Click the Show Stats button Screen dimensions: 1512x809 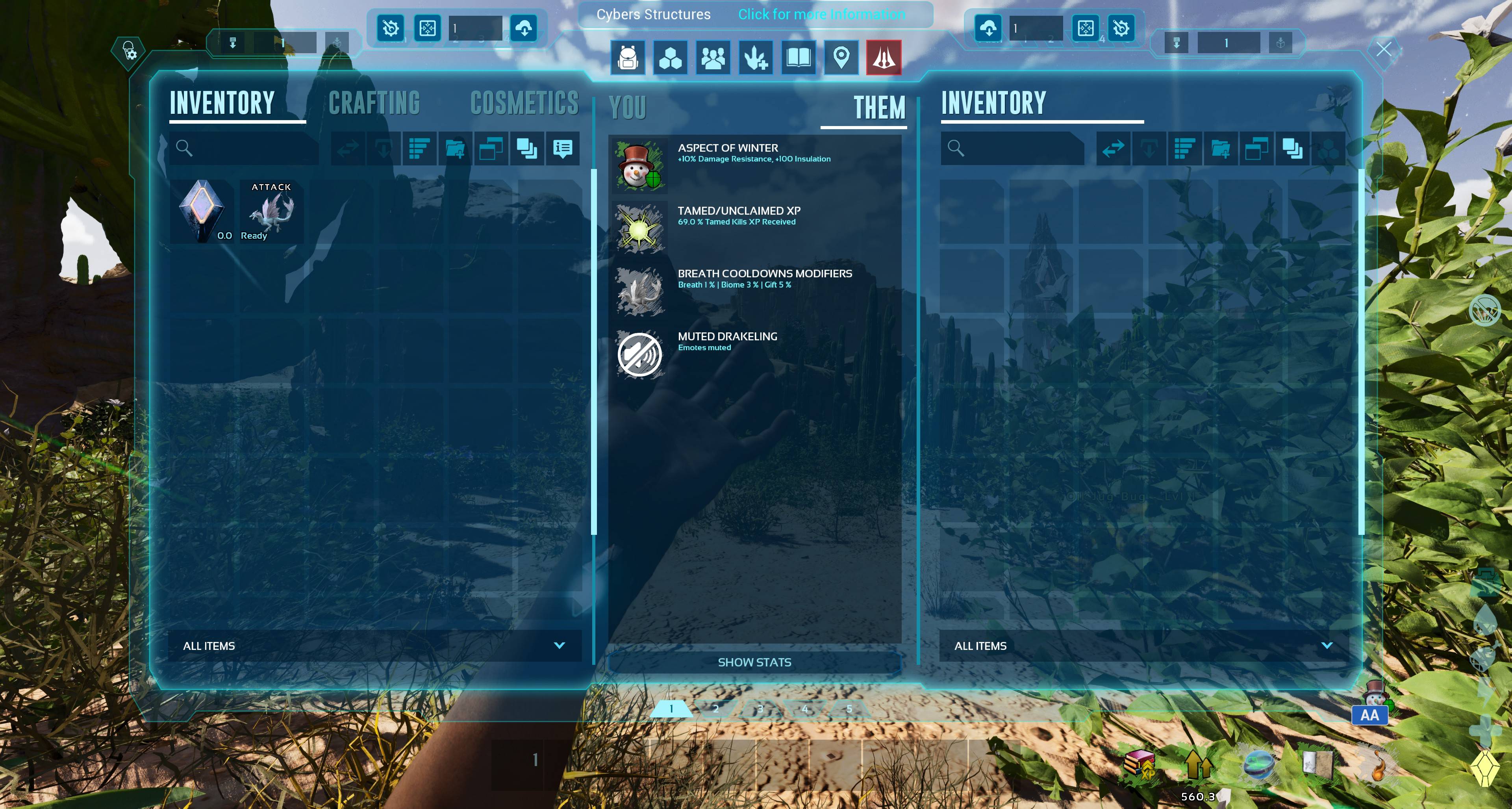pyautogui.click(x=754, y=662)
